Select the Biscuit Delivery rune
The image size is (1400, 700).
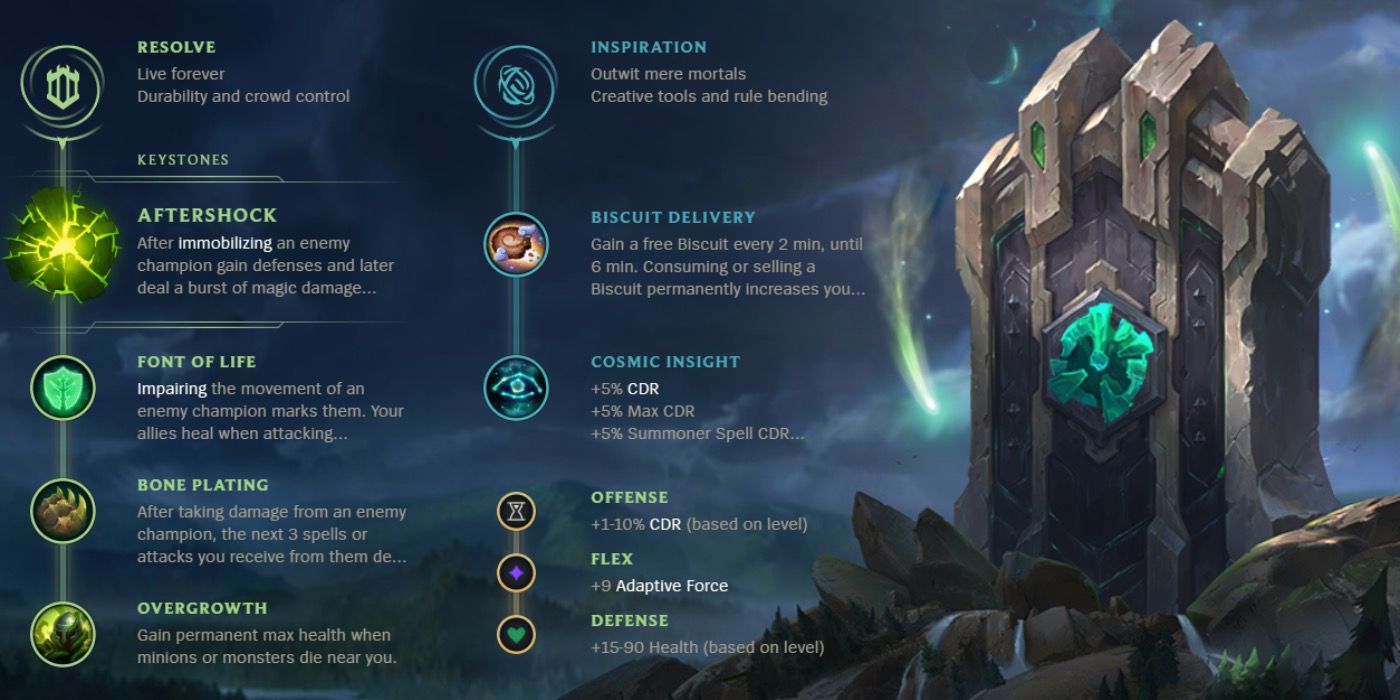(516, 244)
